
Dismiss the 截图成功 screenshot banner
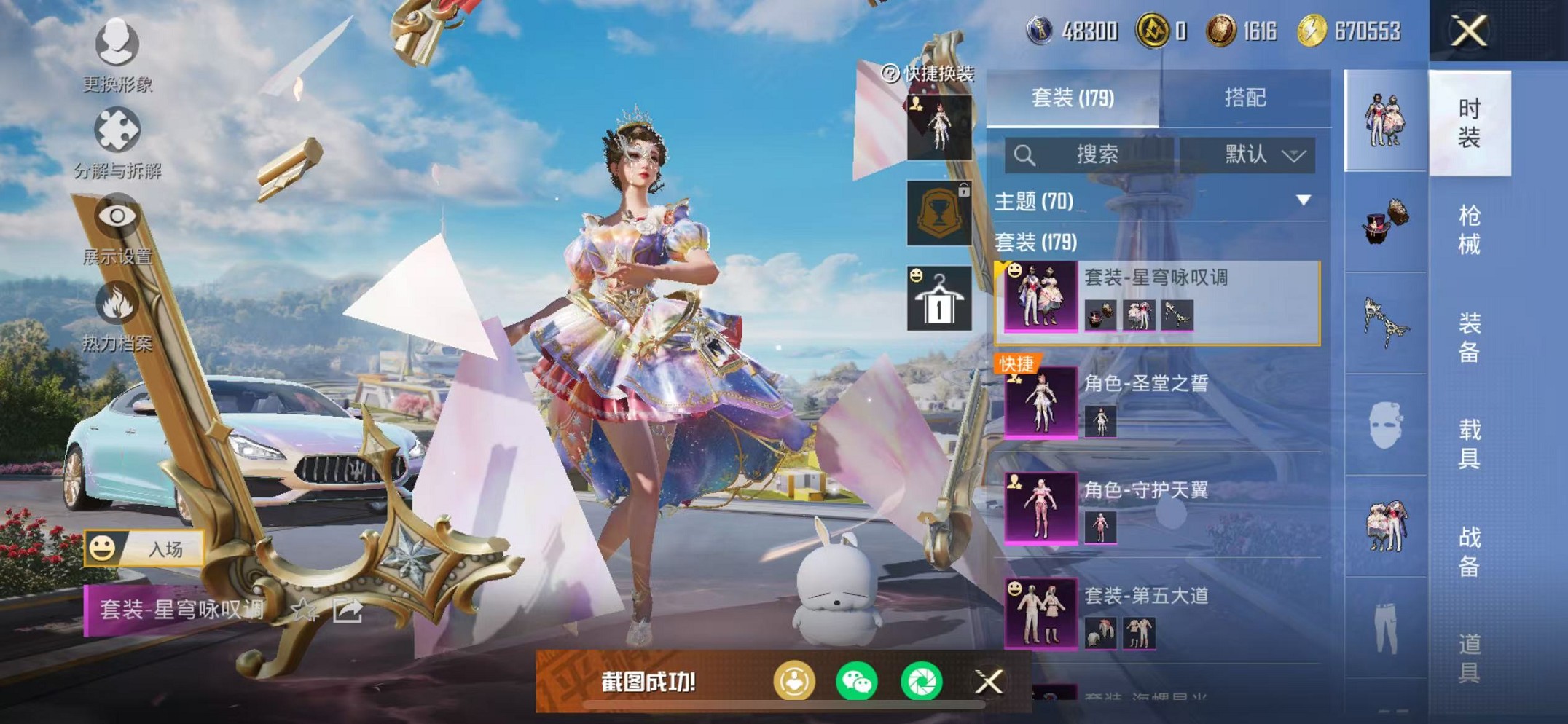pos(989,682)
